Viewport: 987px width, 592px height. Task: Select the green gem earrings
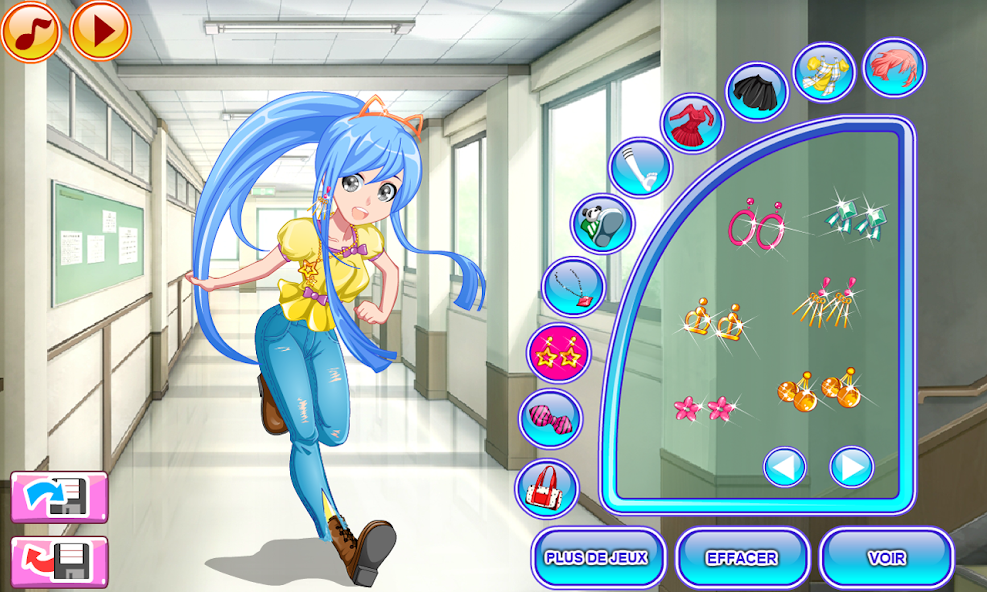coord(855,217)
